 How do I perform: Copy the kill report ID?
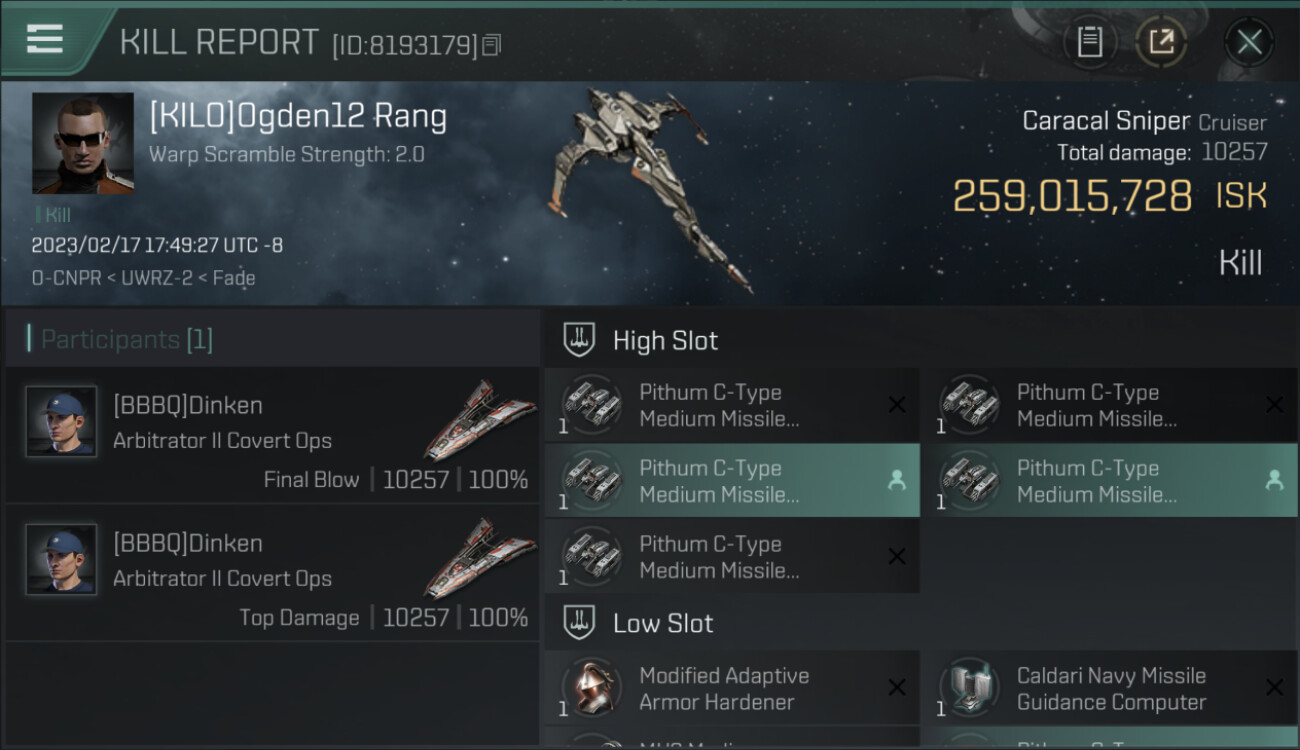click(491, 45)
